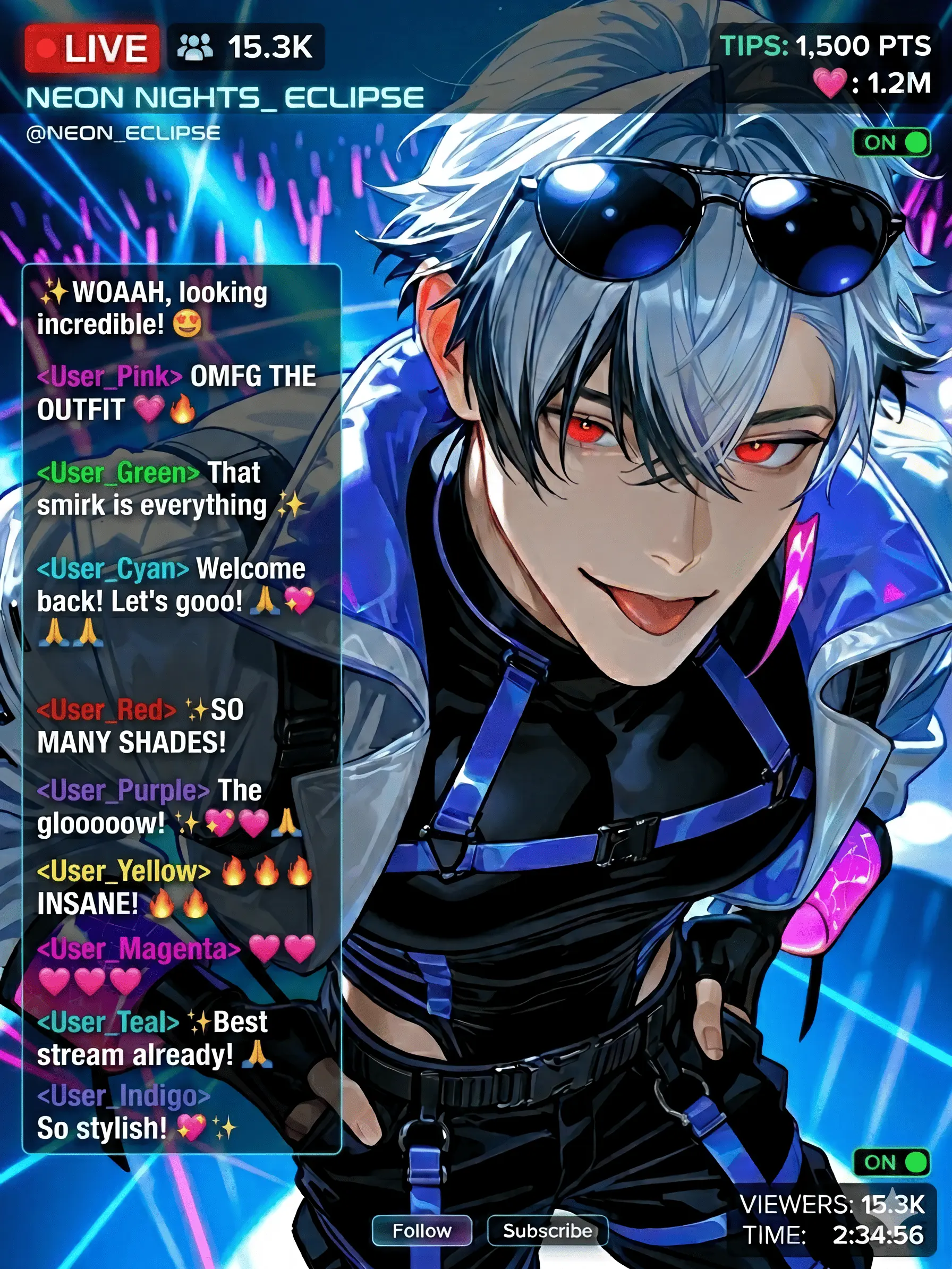The height and width of the screenshot is (1269, 952).
Task: Toggle the ON switch above the viewers panel
Action: point(890,1162)
